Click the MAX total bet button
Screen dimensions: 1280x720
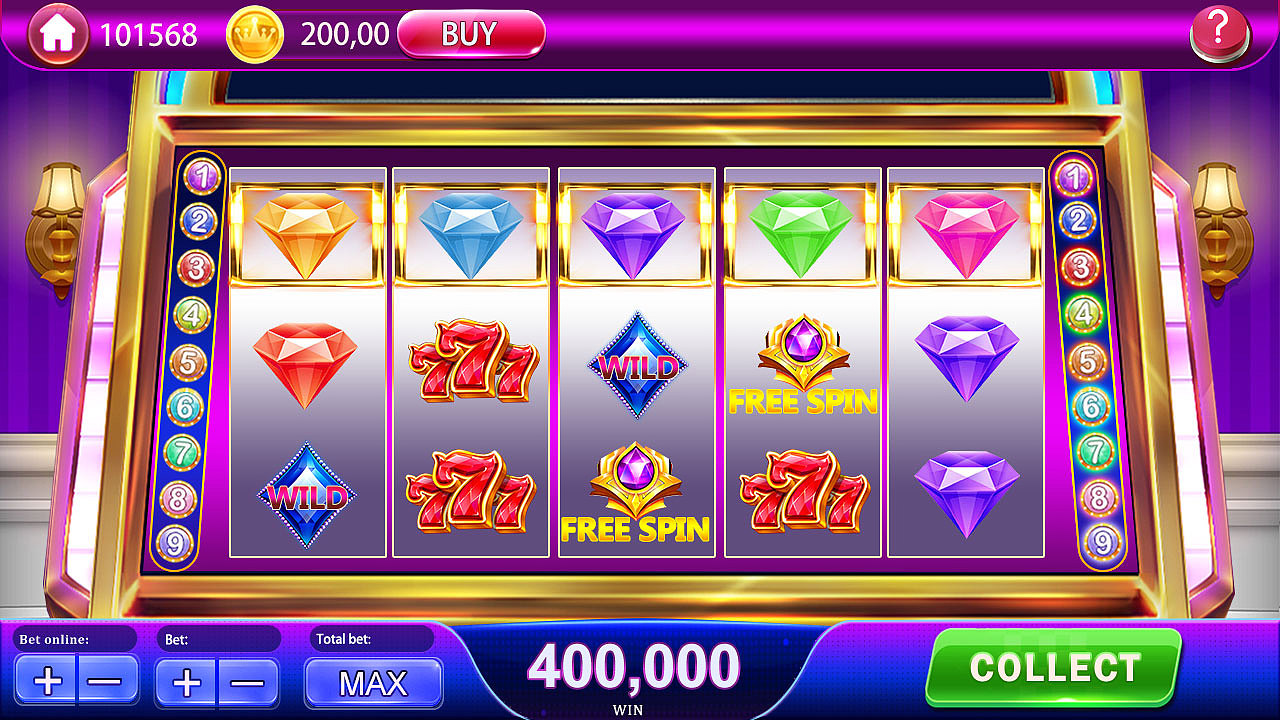tap(373, 684)
